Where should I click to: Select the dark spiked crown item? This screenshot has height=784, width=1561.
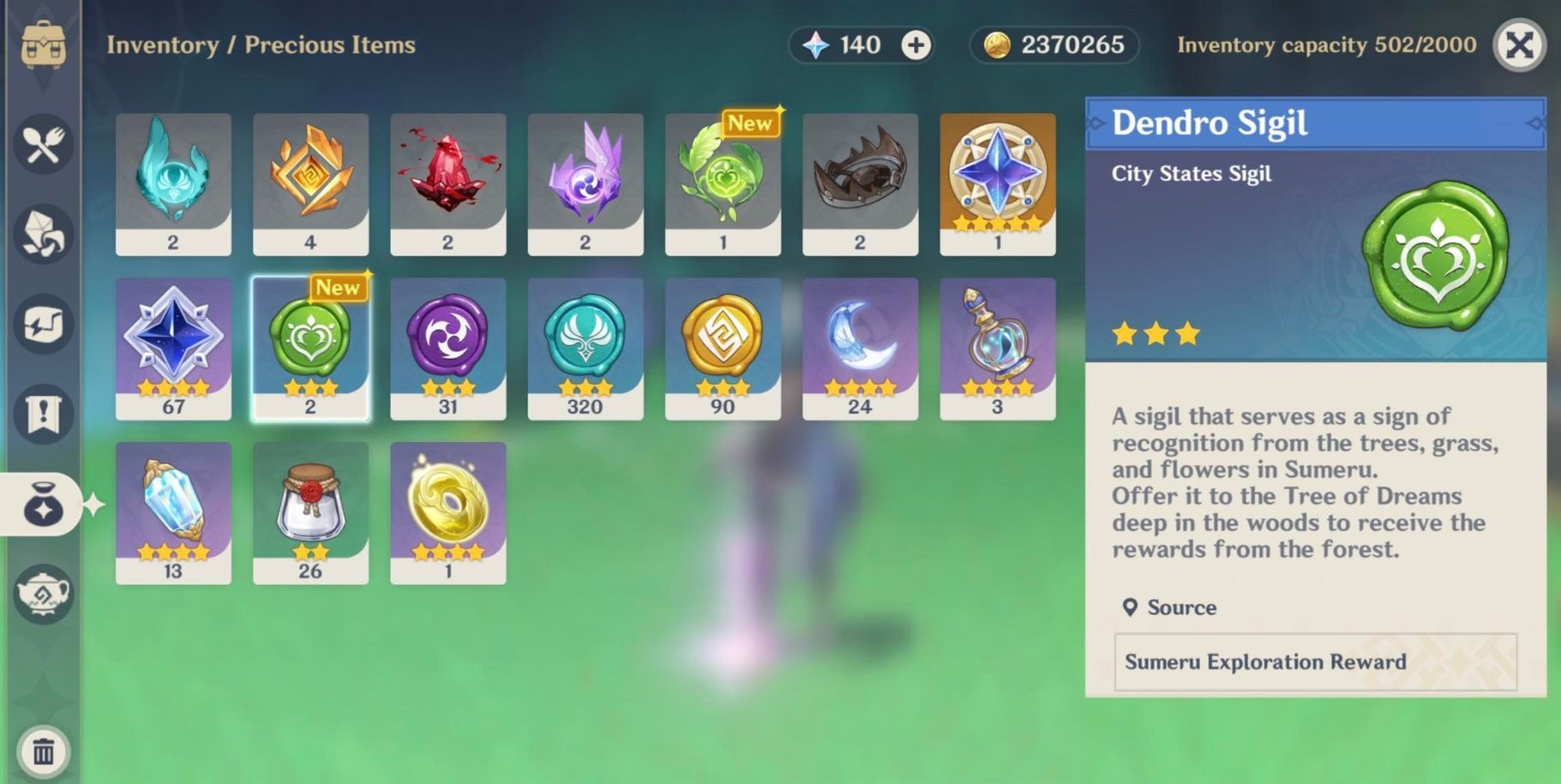click(x=860, y=183)
